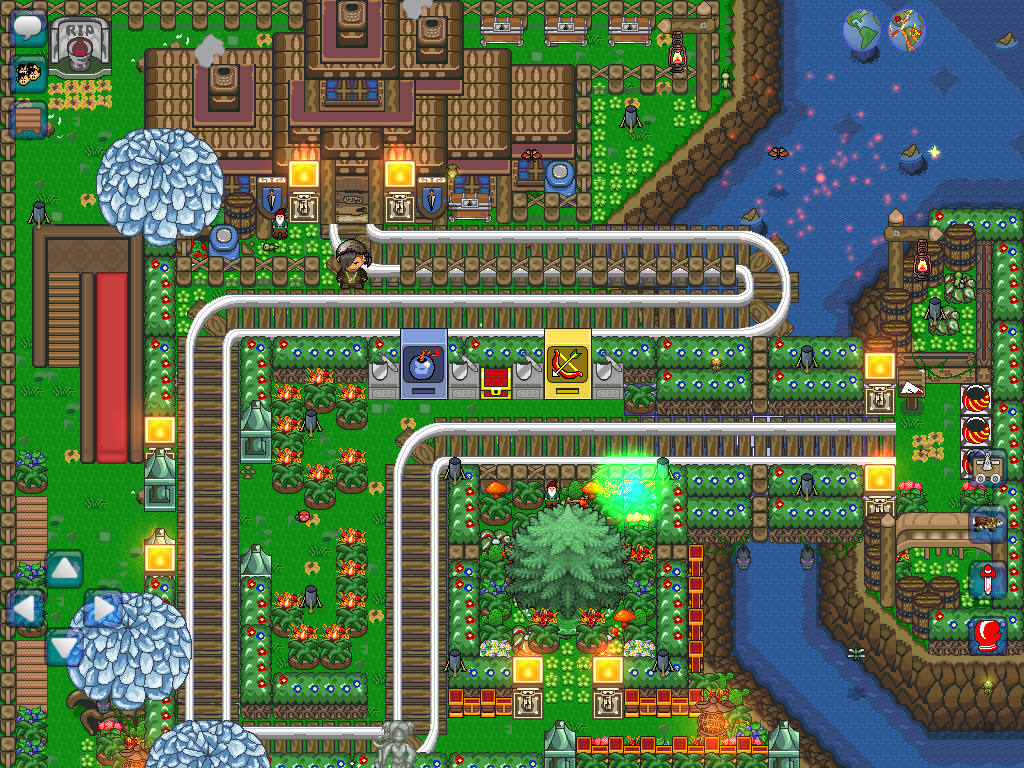Tap the down arrow on the D-pad
Image resolution: width=1024 pixels, height=768 pixels.
pos(65,647)
